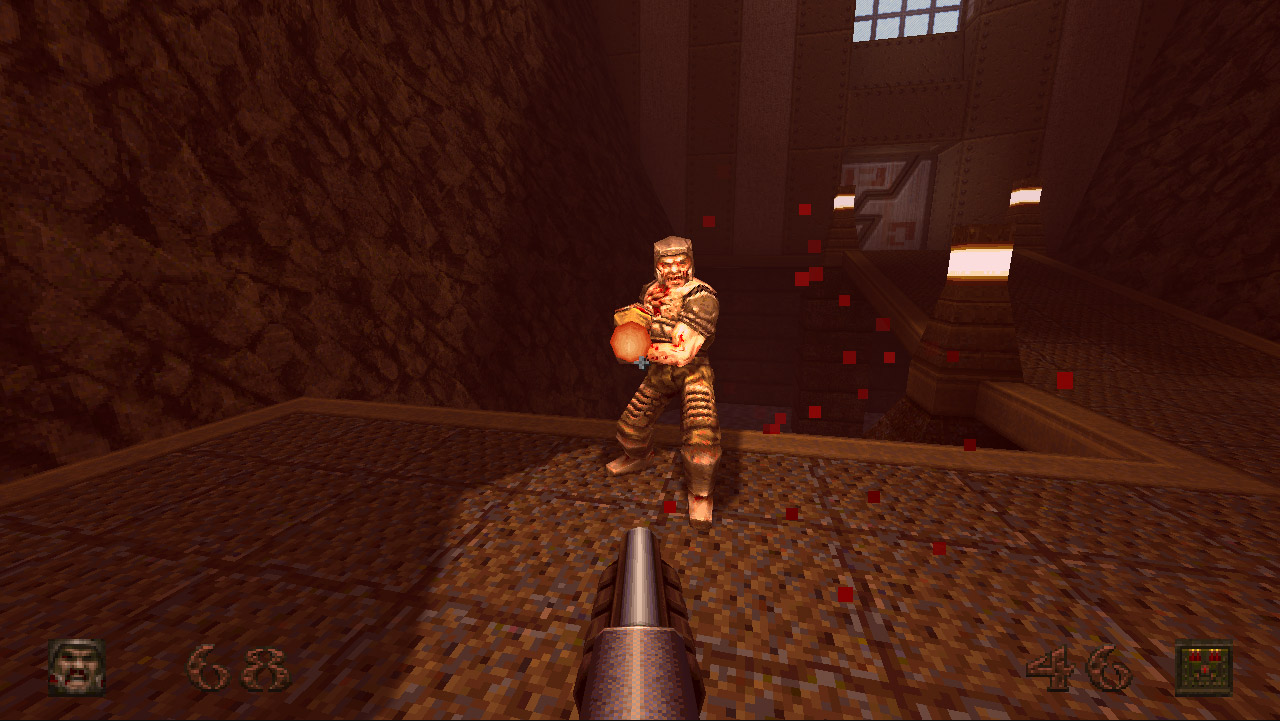This screenshot has width=1280, height=721.
Task: Click the ogre enemy's face
Action: (x=673, y=272)
